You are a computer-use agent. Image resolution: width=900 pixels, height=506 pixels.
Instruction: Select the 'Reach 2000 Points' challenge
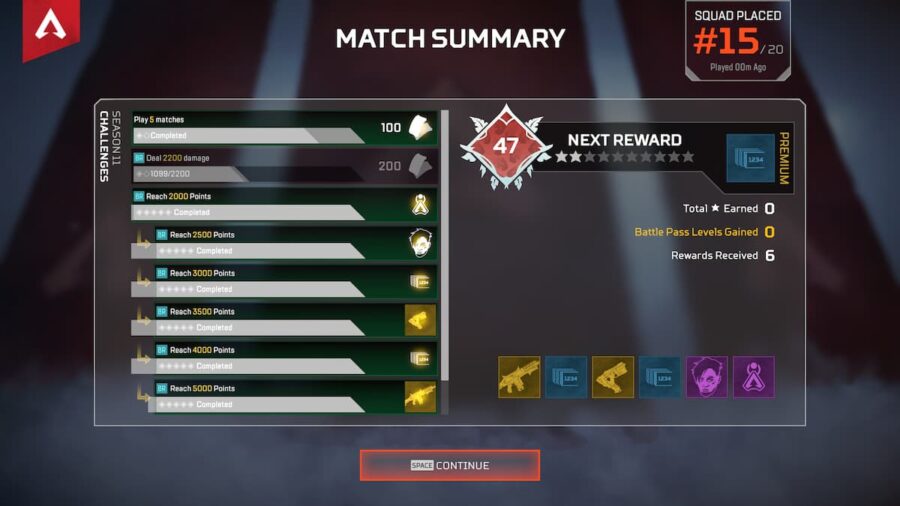point(284,204)
